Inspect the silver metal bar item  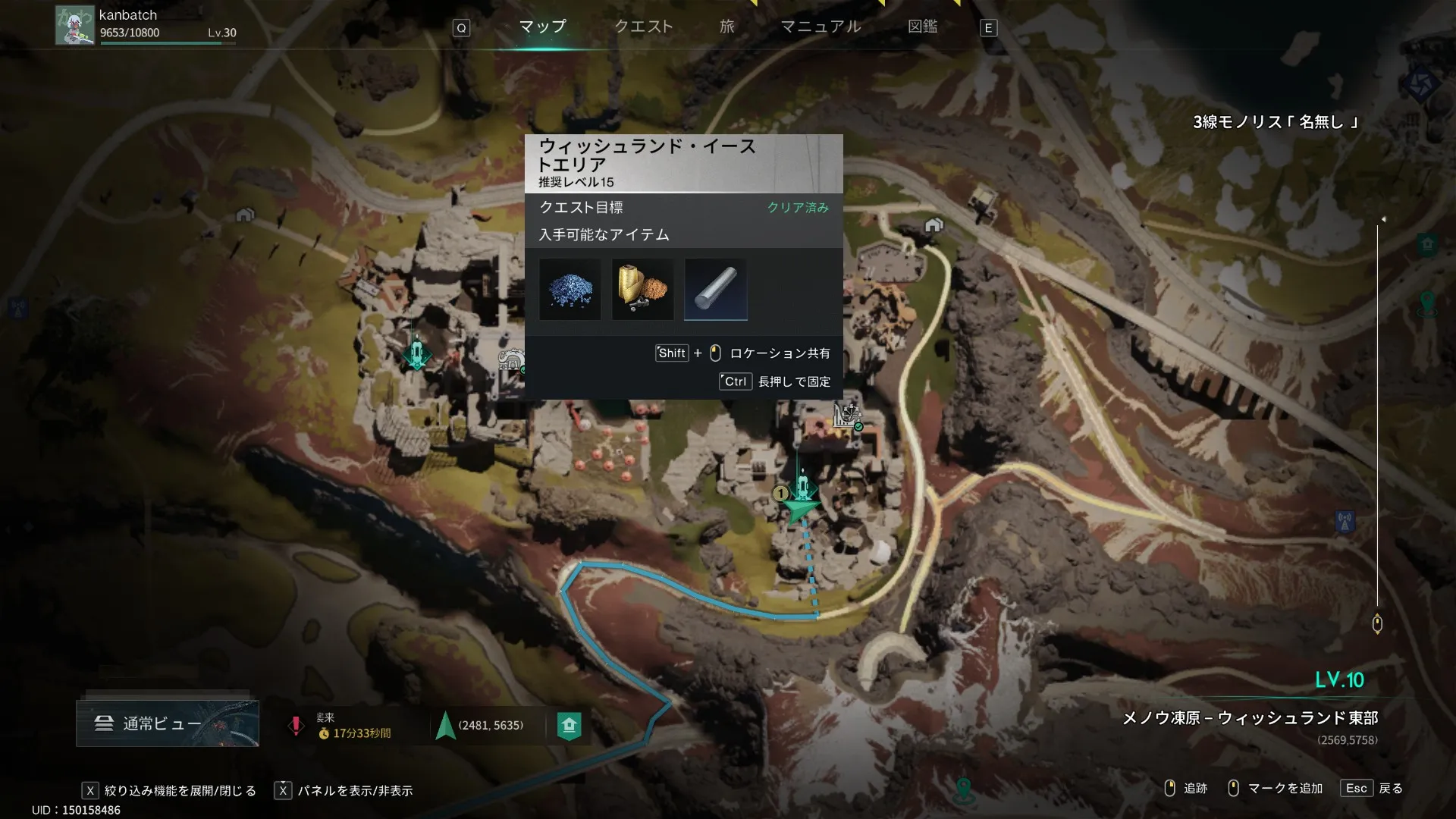pyautogui.click(x=715, y=289)
